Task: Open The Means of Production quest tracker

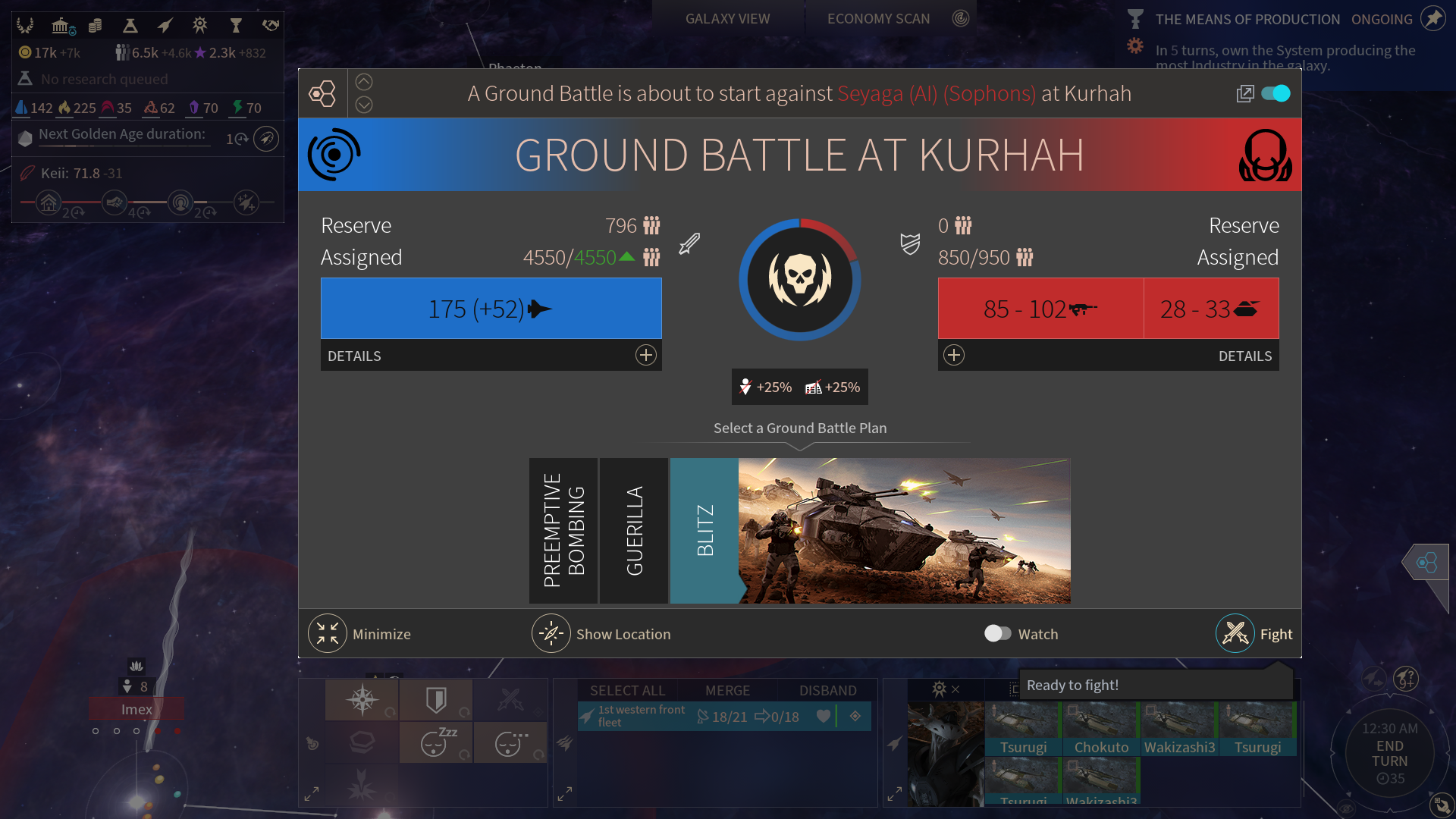Action: click(1247, 19)
